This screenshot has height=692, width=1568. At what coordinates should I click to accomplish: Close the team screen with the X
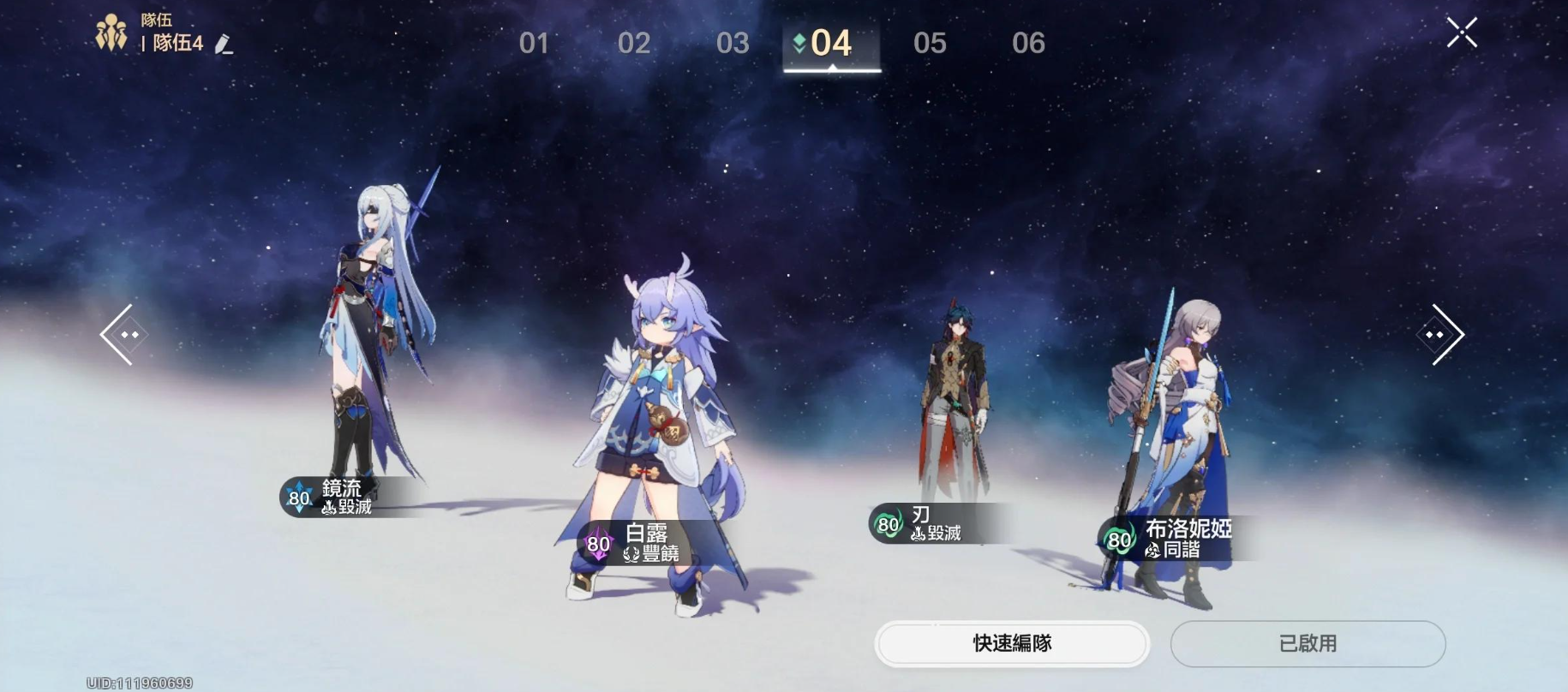click(x=1463, y=33)
